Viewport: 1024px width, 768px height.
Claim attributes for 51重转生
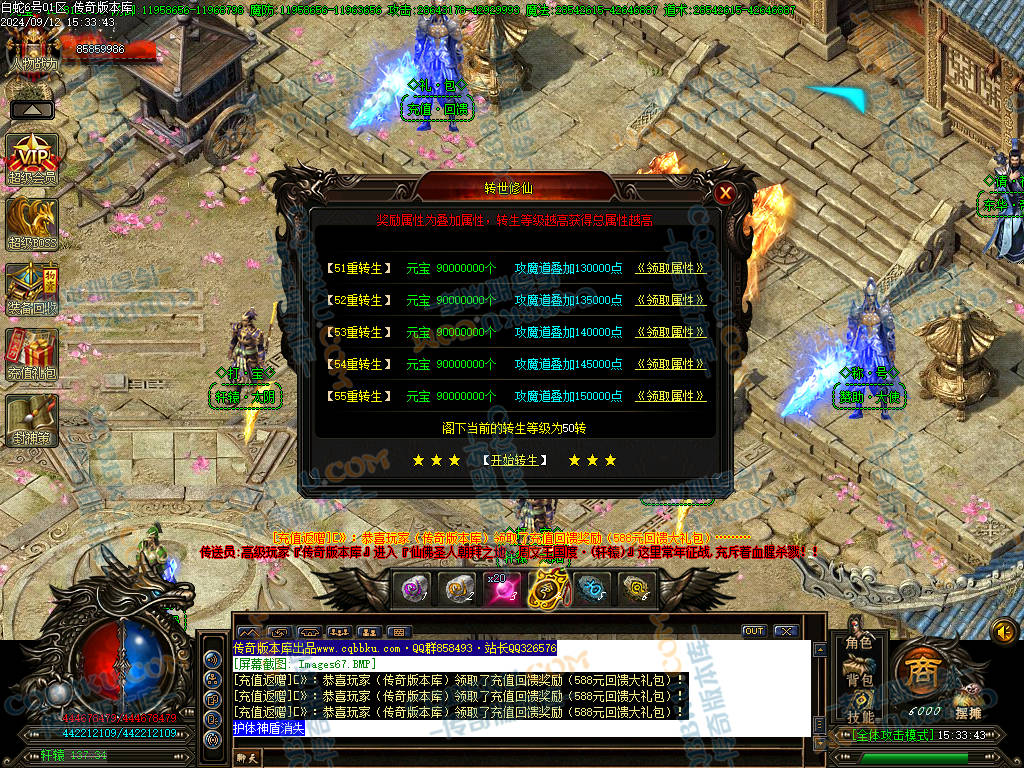coord(670,268)
